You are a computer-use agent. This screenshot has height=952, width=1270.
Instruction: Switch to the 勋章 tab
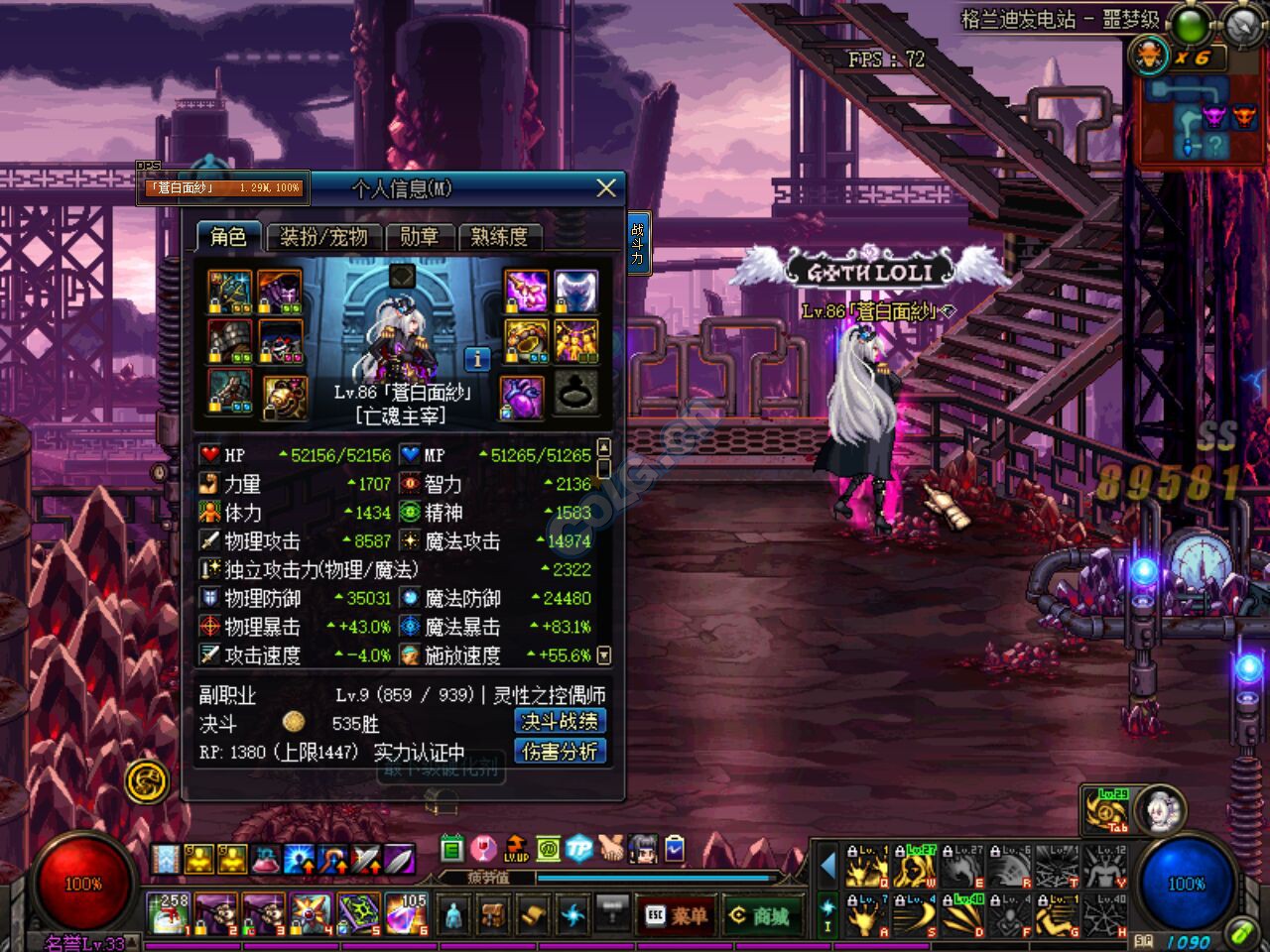[x=421, y=237]
